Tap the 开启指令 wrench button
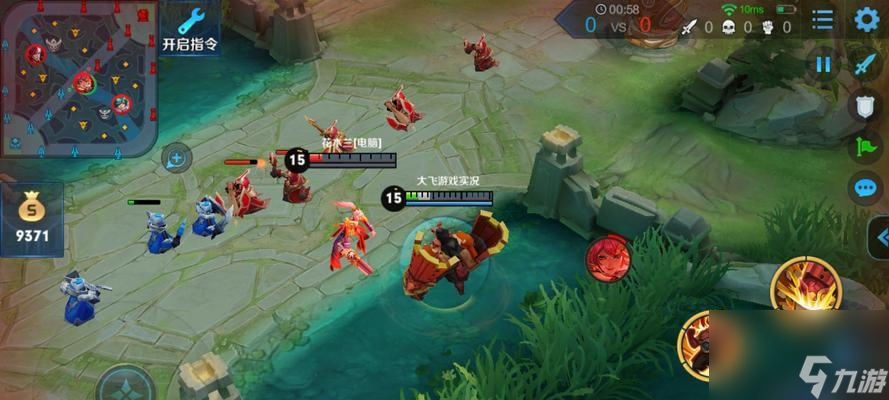889x400 pixels. click(x=189, y=28)
